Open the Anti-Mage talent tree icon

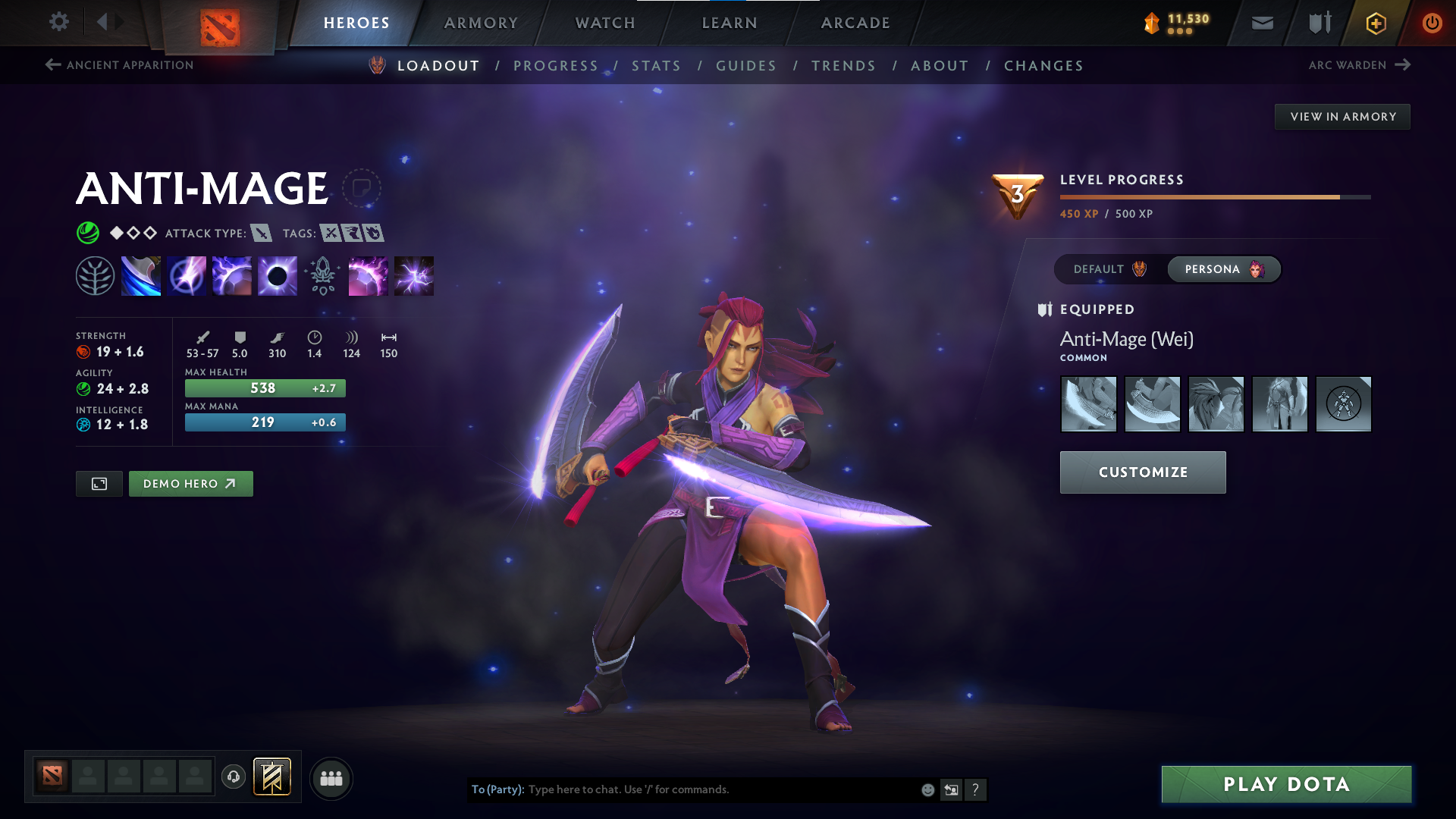pyautogui.click(x=96, y=275)
